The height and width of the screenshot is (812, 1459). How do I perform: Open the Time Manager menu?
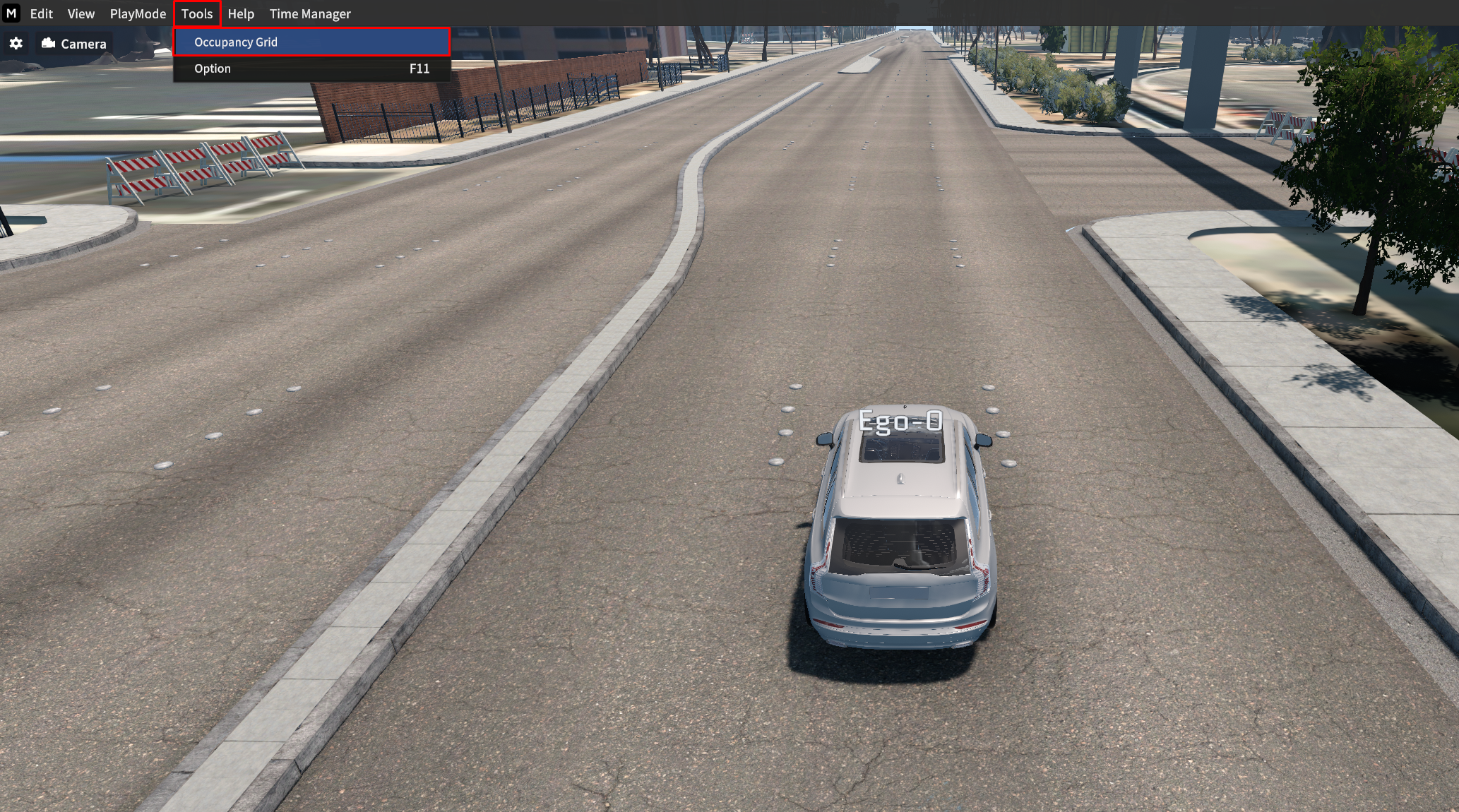pyautogui.click(x=310, y=14)
